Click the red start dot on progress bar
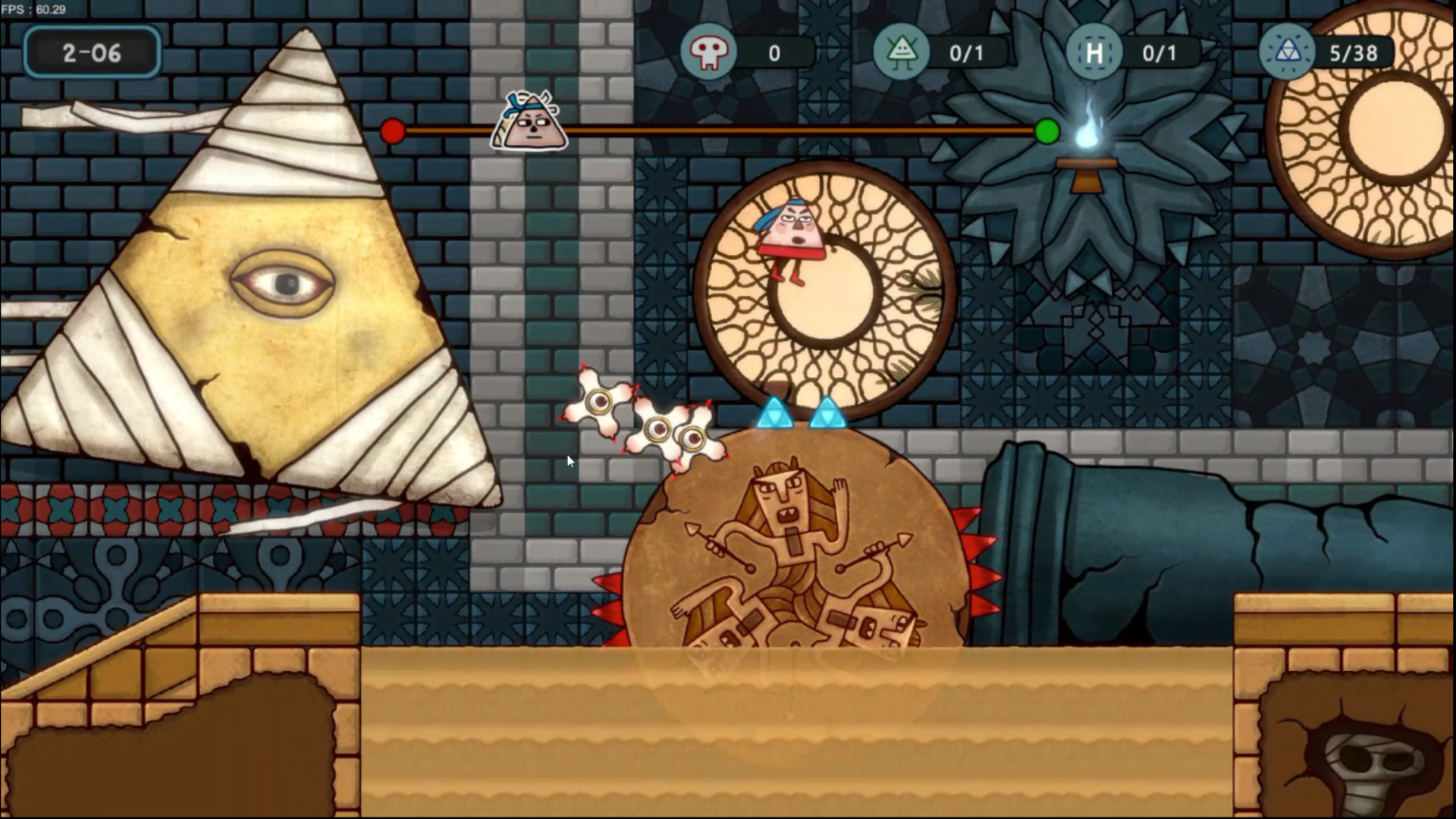The image size is (1456, 819). 392,130
